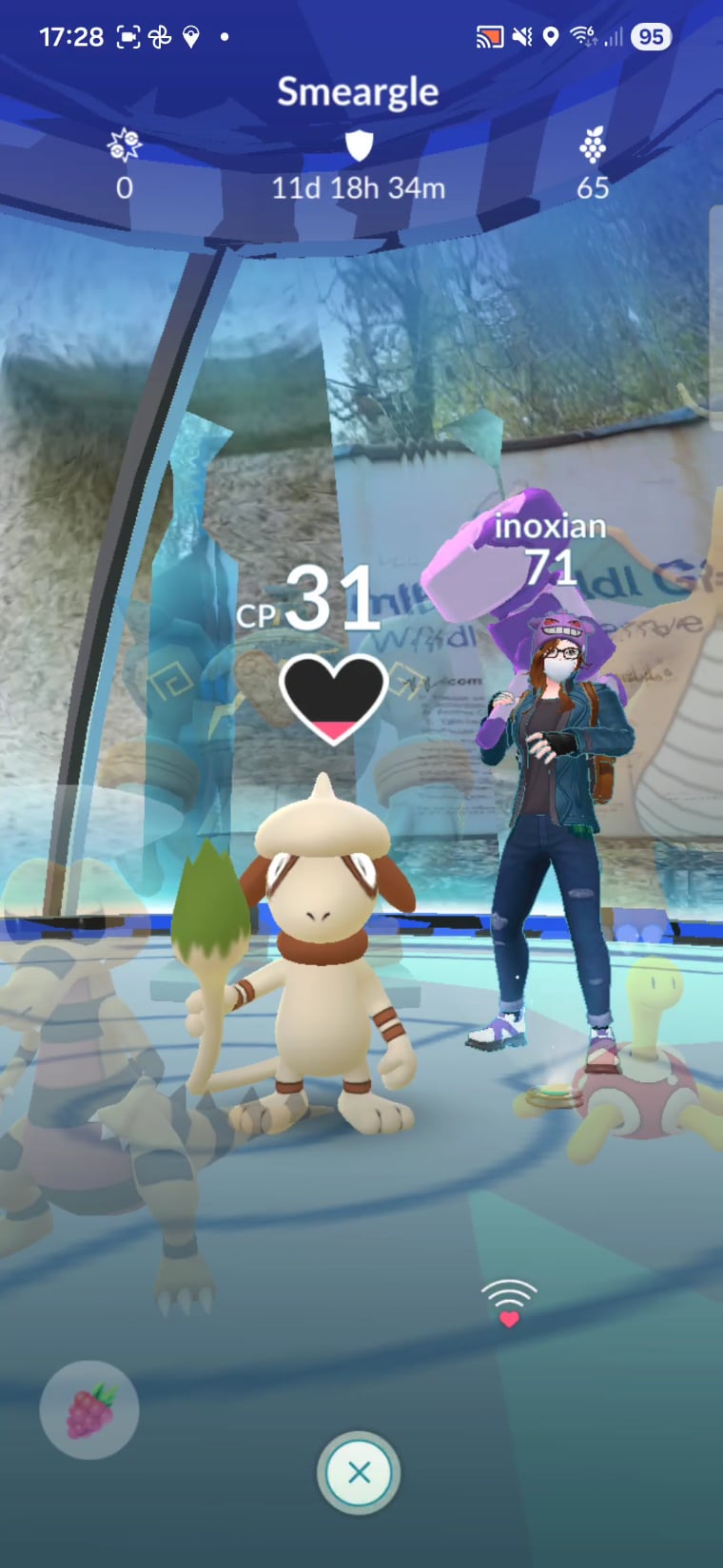Feed Smeargle using the Razz Berry button

coord(89,1410)
